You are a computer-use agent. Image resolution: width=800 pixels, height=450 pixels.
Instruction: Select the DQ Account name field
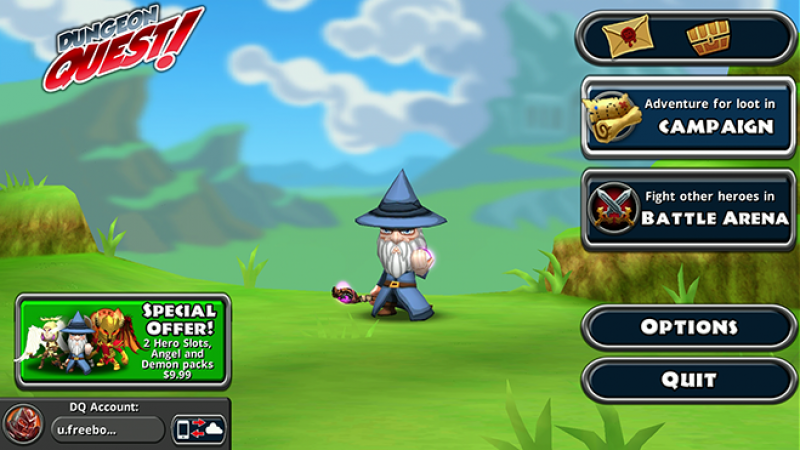[108, 430]
